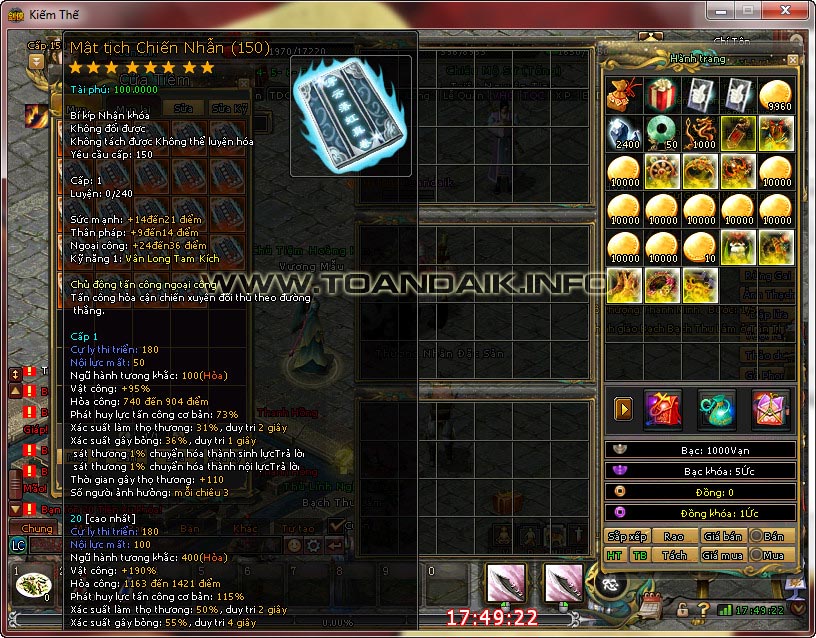Click the Giá mua buy price button
The width and height of the screenshot is (816, 638).
(x=723, y=555)
